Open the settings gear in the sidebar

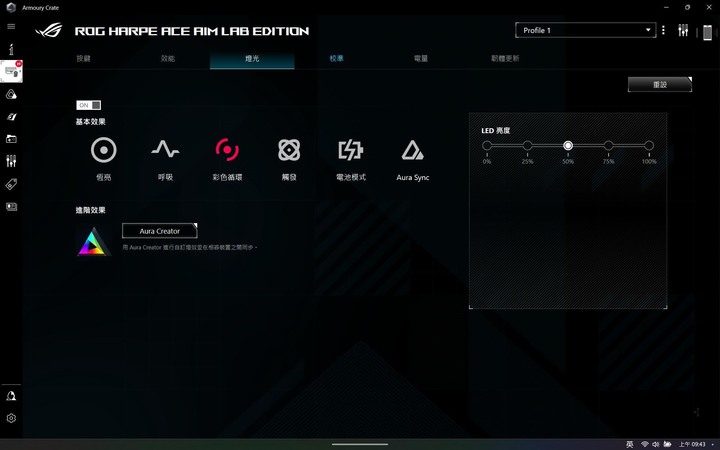11,418
